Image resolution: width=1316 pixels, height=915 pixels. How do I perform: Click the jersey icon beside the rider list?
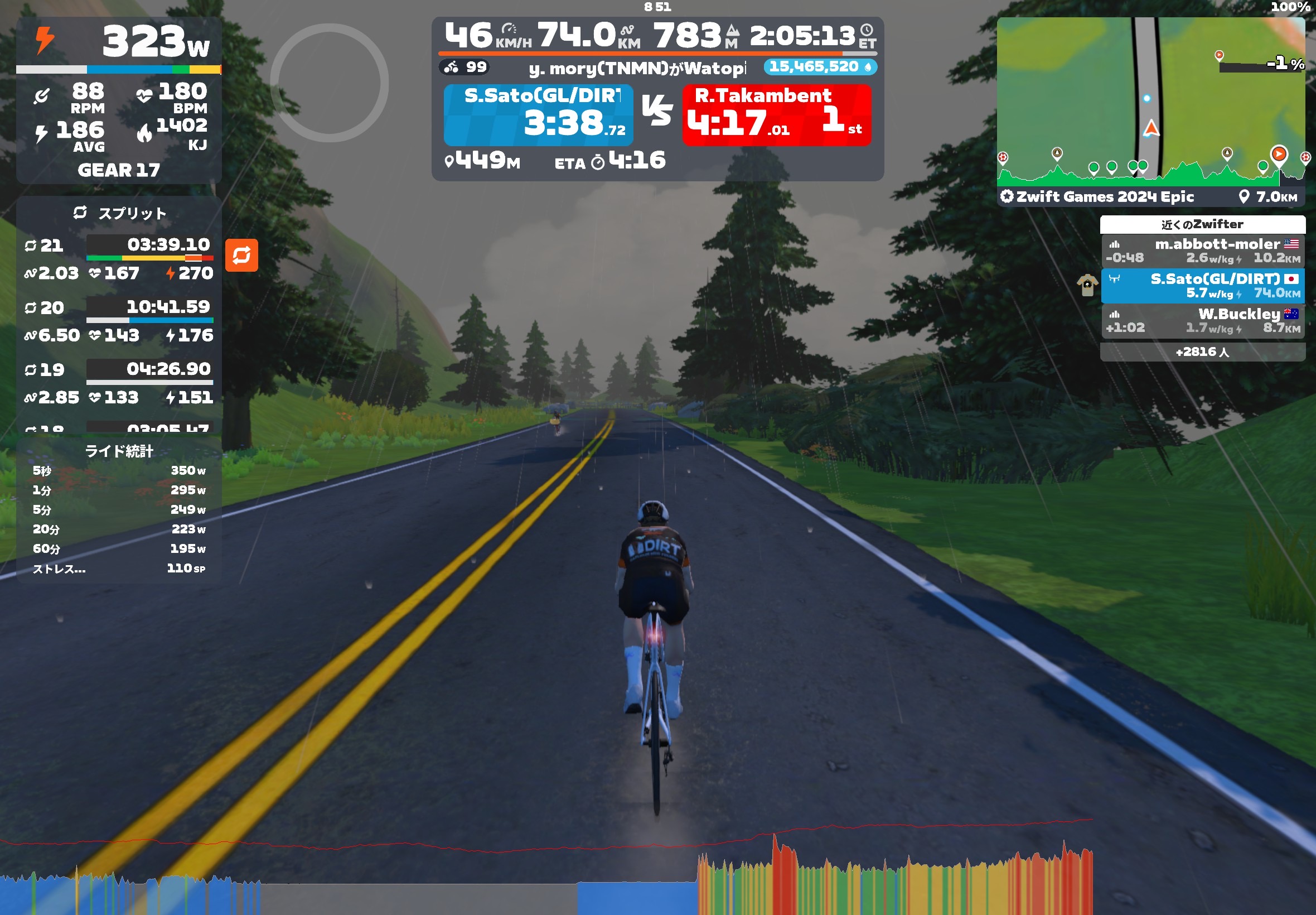(1086, 285)
